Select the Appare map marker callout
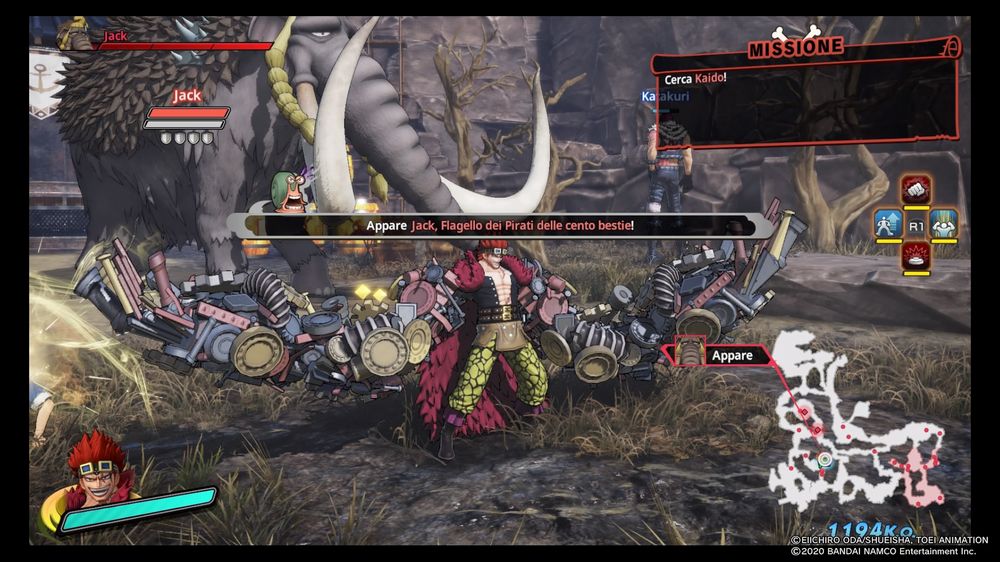The image size is (1000, 562). (x=716, y=355)
